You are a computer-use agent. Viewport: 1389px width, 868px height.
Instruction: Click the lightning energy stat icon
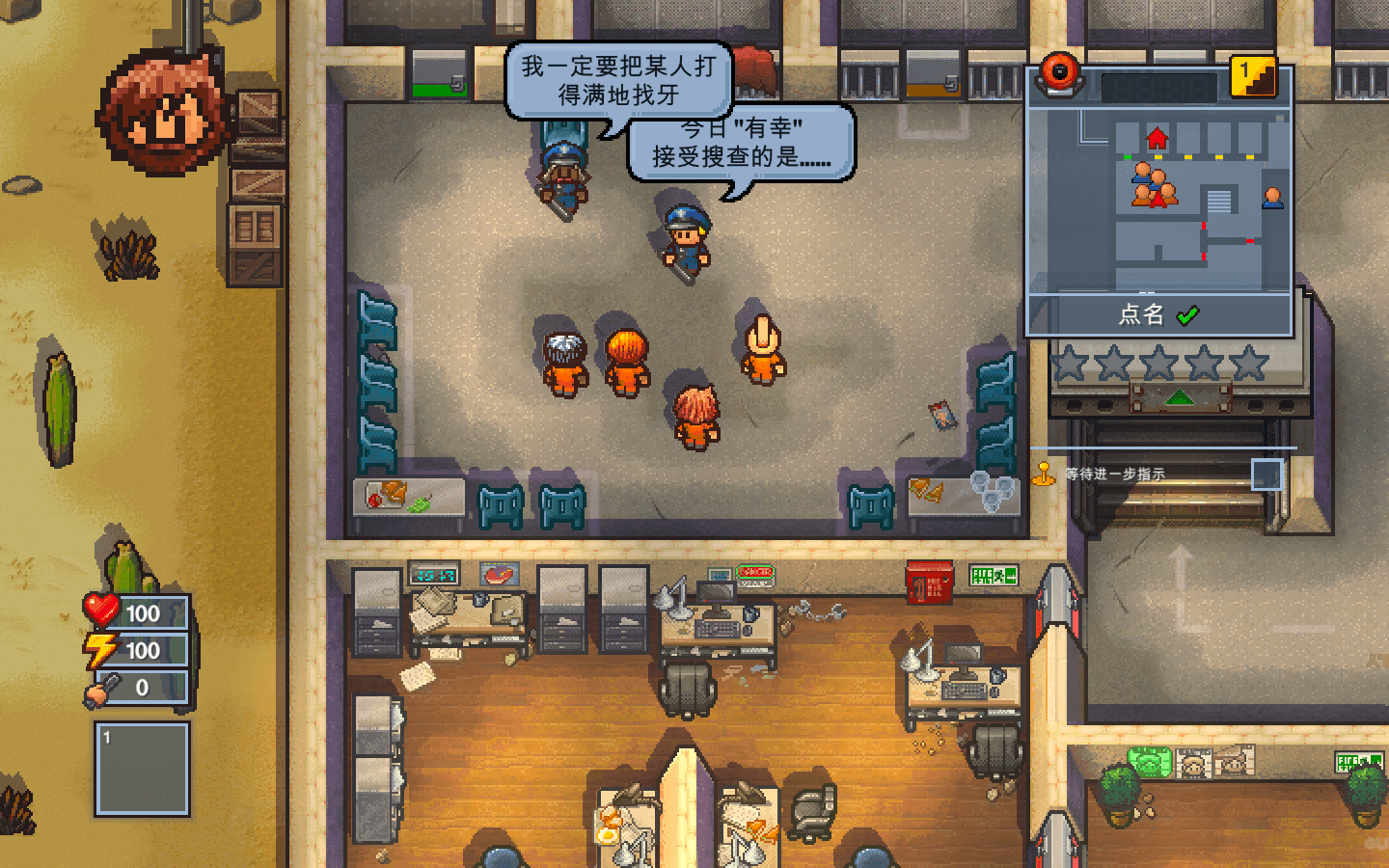(x=100, y=651)
